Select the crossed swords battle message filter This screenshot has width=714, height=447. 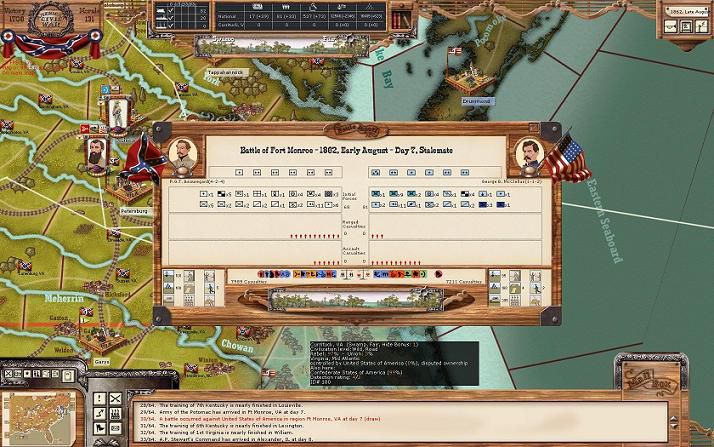pos(117,398)
